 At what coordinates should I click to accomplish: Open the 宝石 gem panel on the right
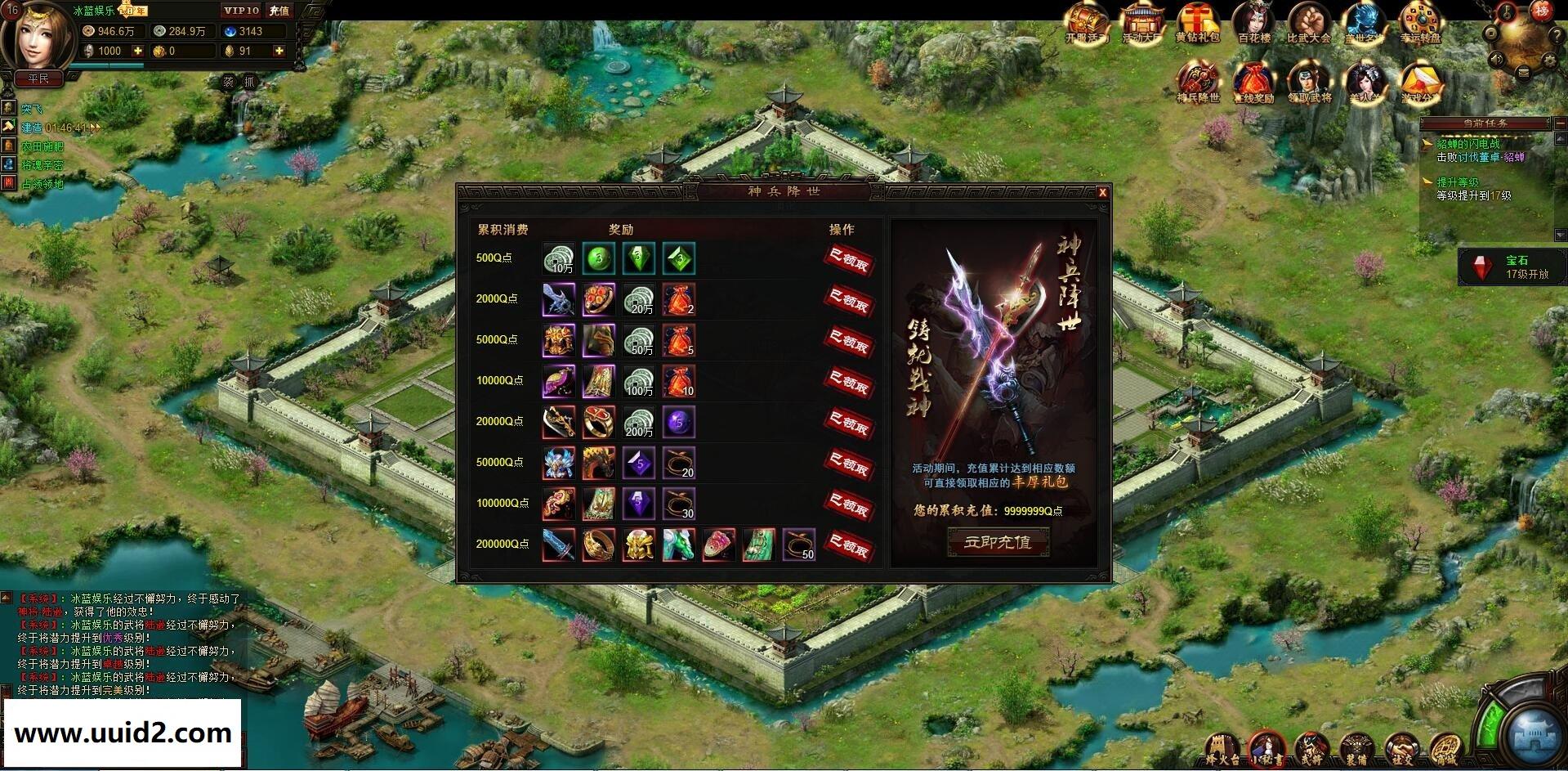tap(1512, 267)
